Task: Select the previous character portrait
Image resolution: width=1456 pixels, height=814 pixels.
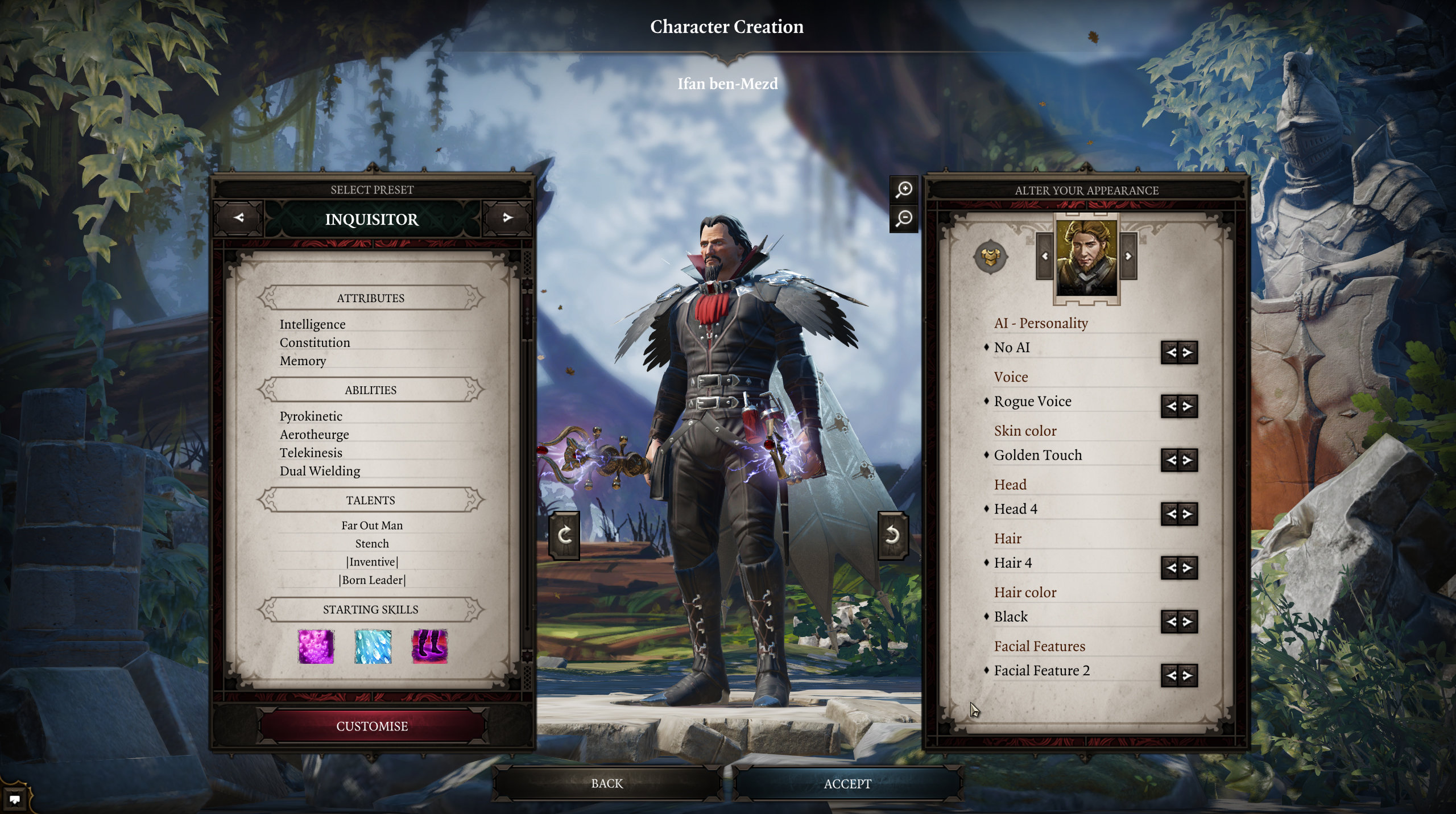Action: pyautogui.click(x=1045, y=257)
